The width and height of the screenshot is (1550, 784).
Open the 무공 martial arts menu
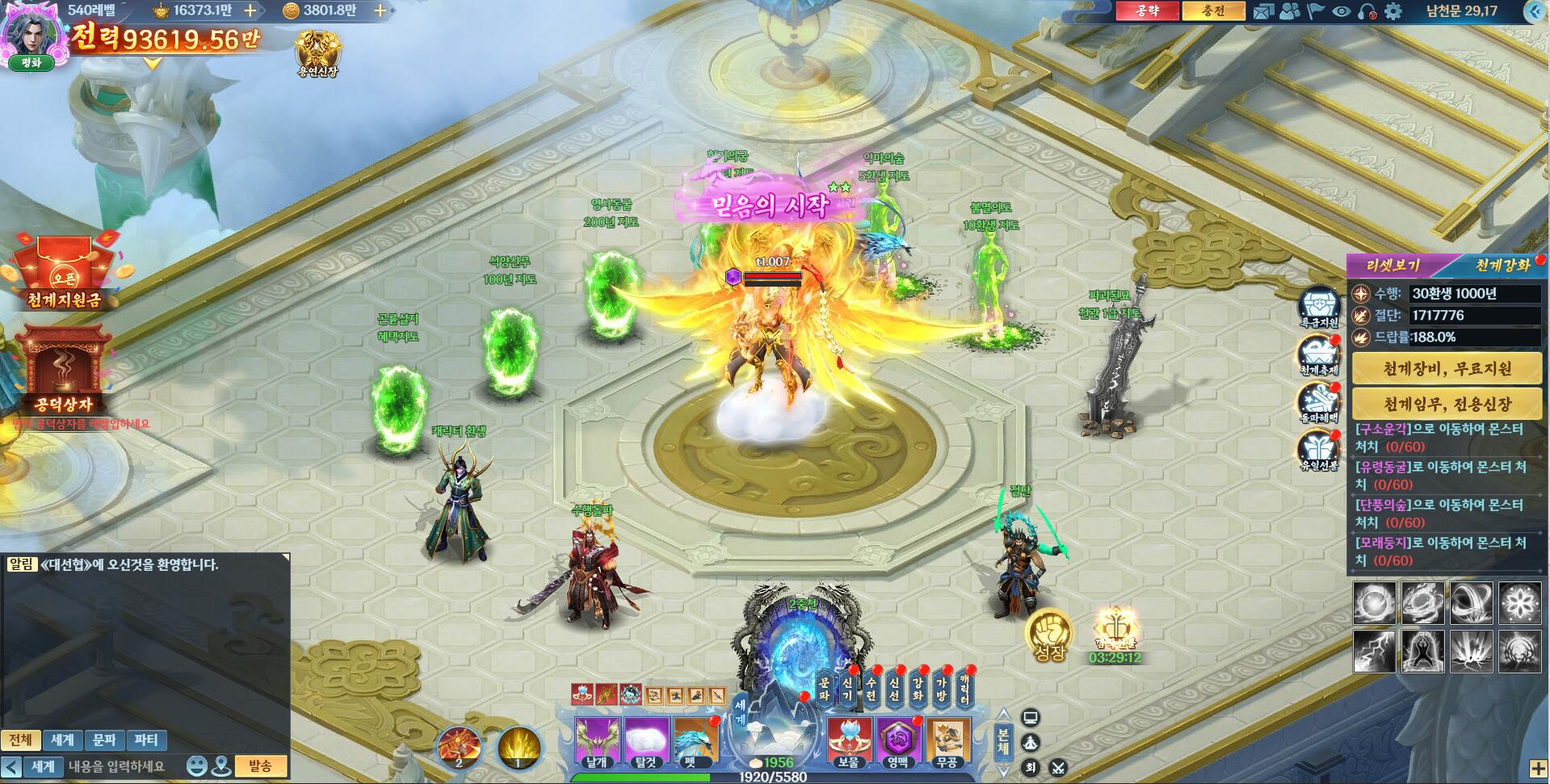tap(947, 741)
